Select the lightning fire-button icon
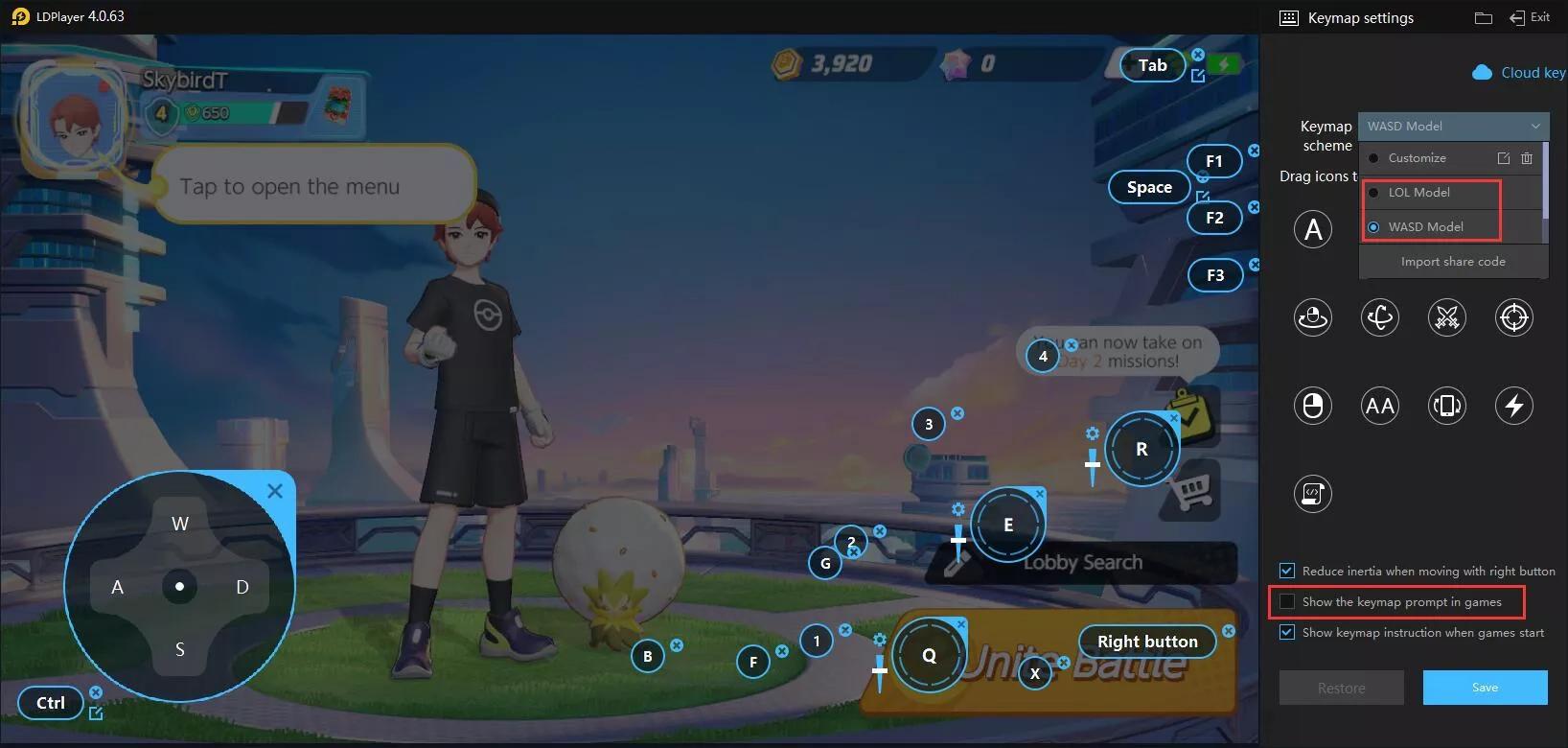This screenshot has width=1568, height=748. (1514, 405)
